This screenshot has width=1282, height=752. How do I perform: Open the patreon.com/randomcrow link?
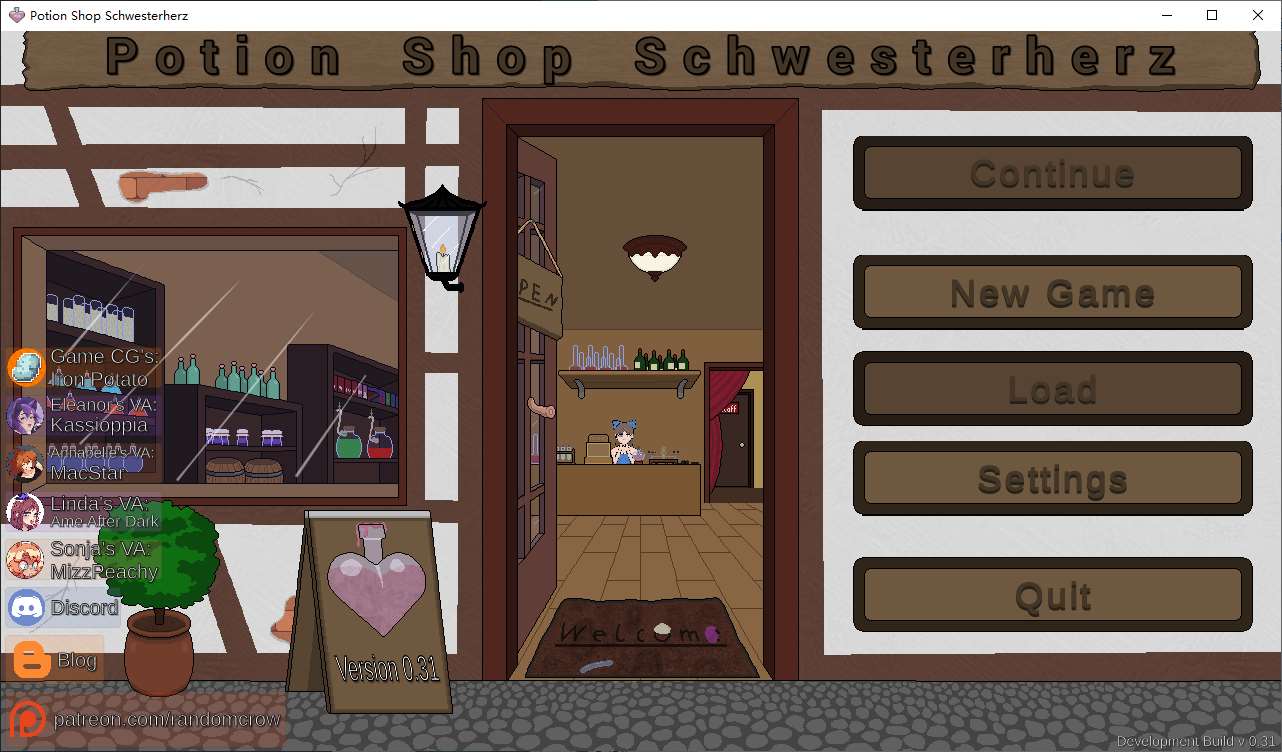coord(146,719)
